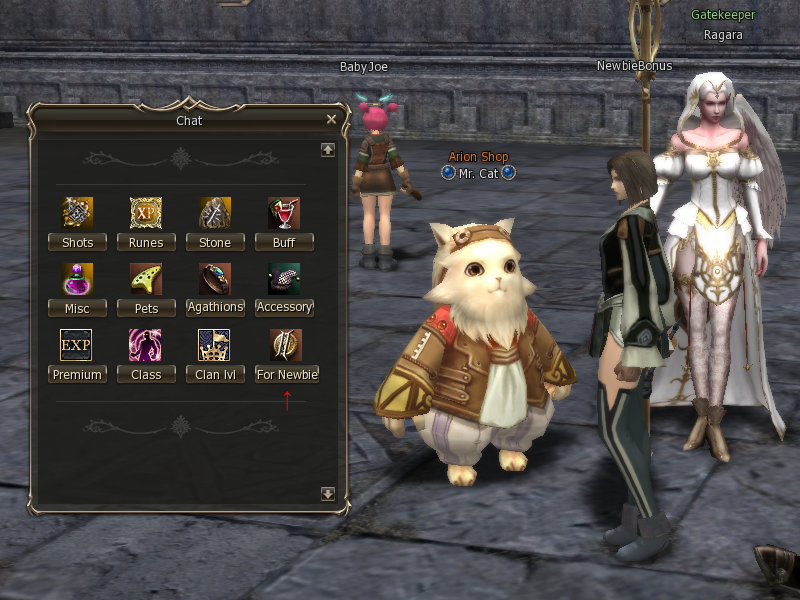This screenshot has height=600, width=800.
Task: Browse the Pets category
Action: click(146, 309)
